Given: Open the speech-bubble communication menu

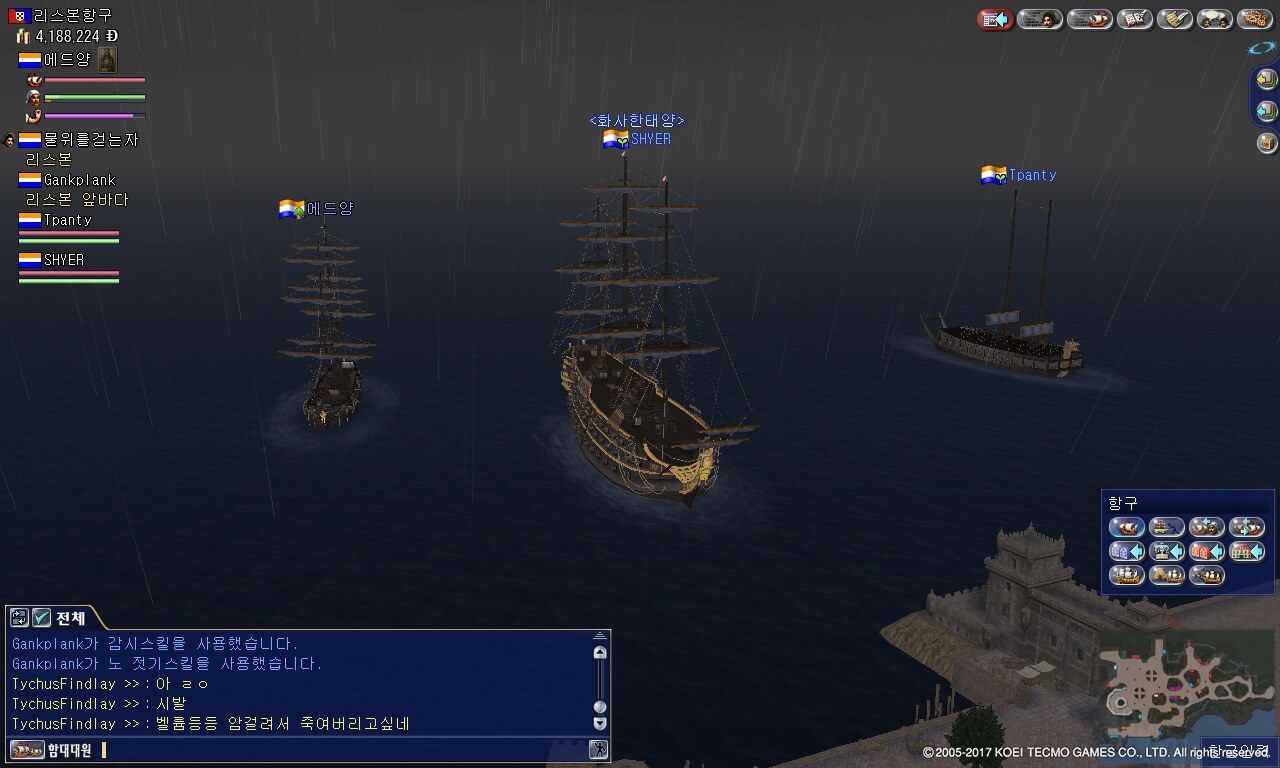Looking at the screenshot, I should [x=1214, y=19].
